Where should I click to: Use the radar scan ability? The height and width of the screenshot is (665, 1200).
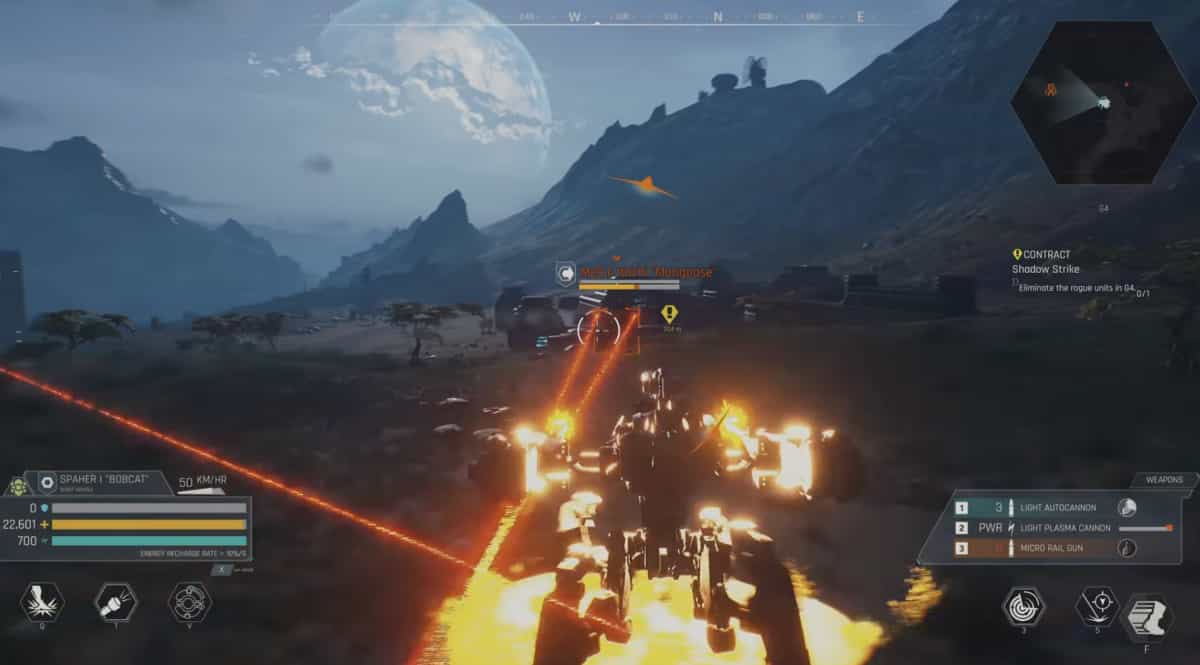pyautogui.click(x=1024, y=606)
